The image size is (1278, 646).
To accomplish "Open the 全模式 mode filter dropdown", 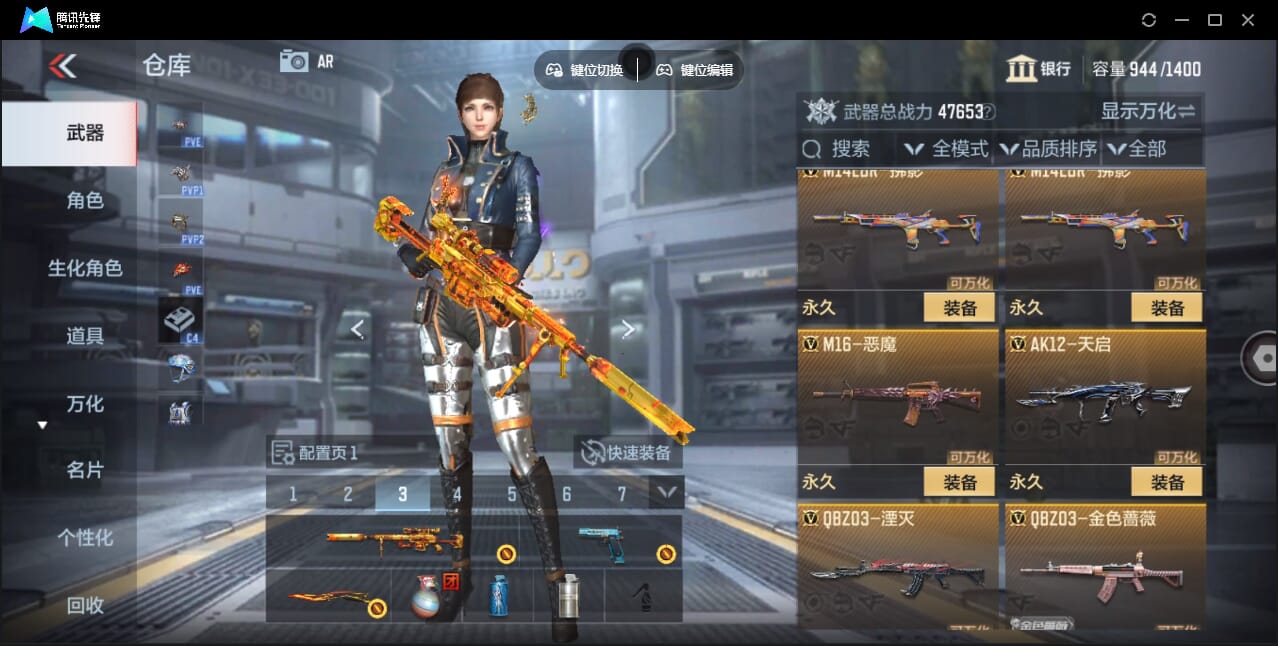I will coord(947,149).
